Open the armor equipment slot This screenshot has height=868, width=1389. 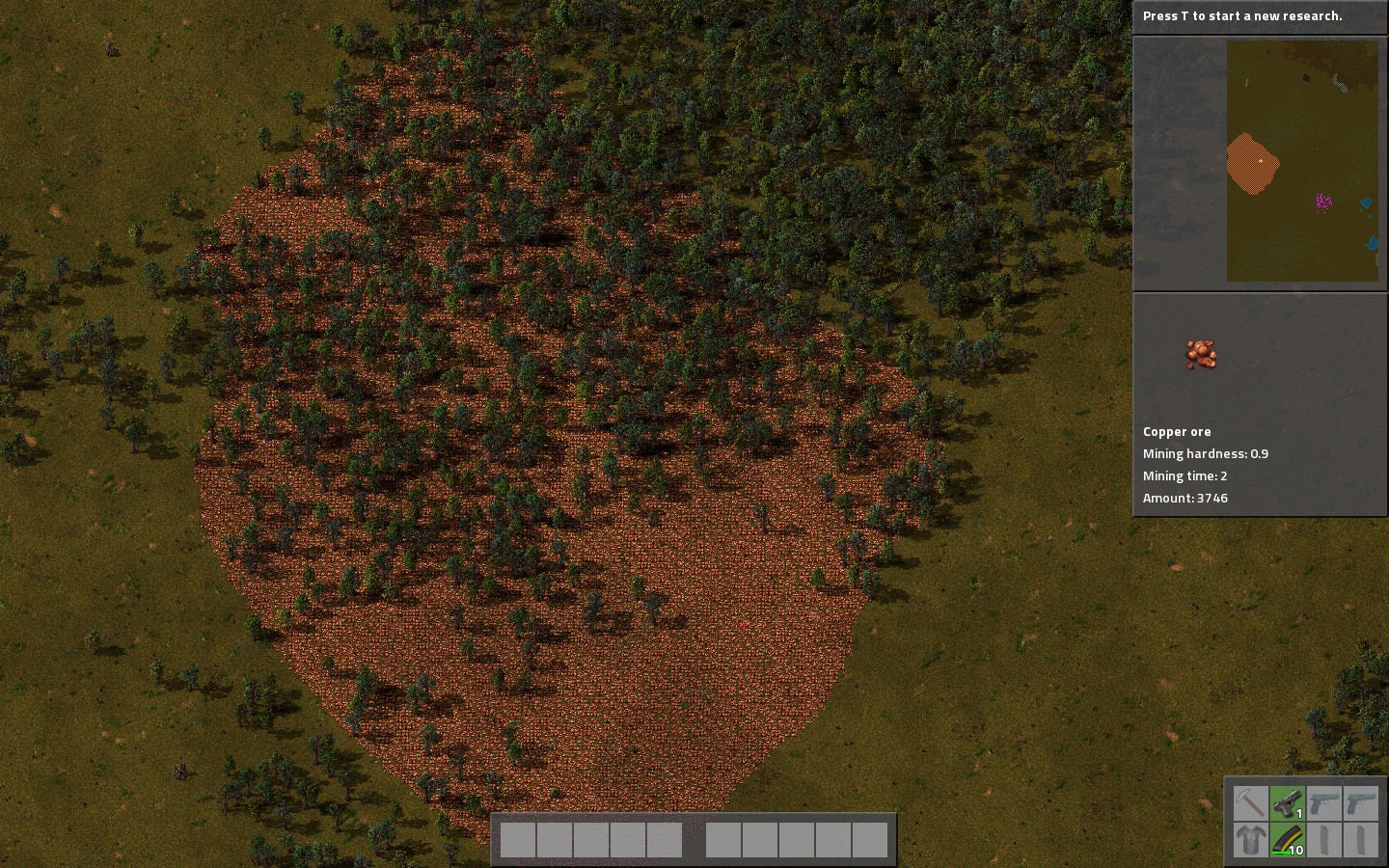[1250, 839]
